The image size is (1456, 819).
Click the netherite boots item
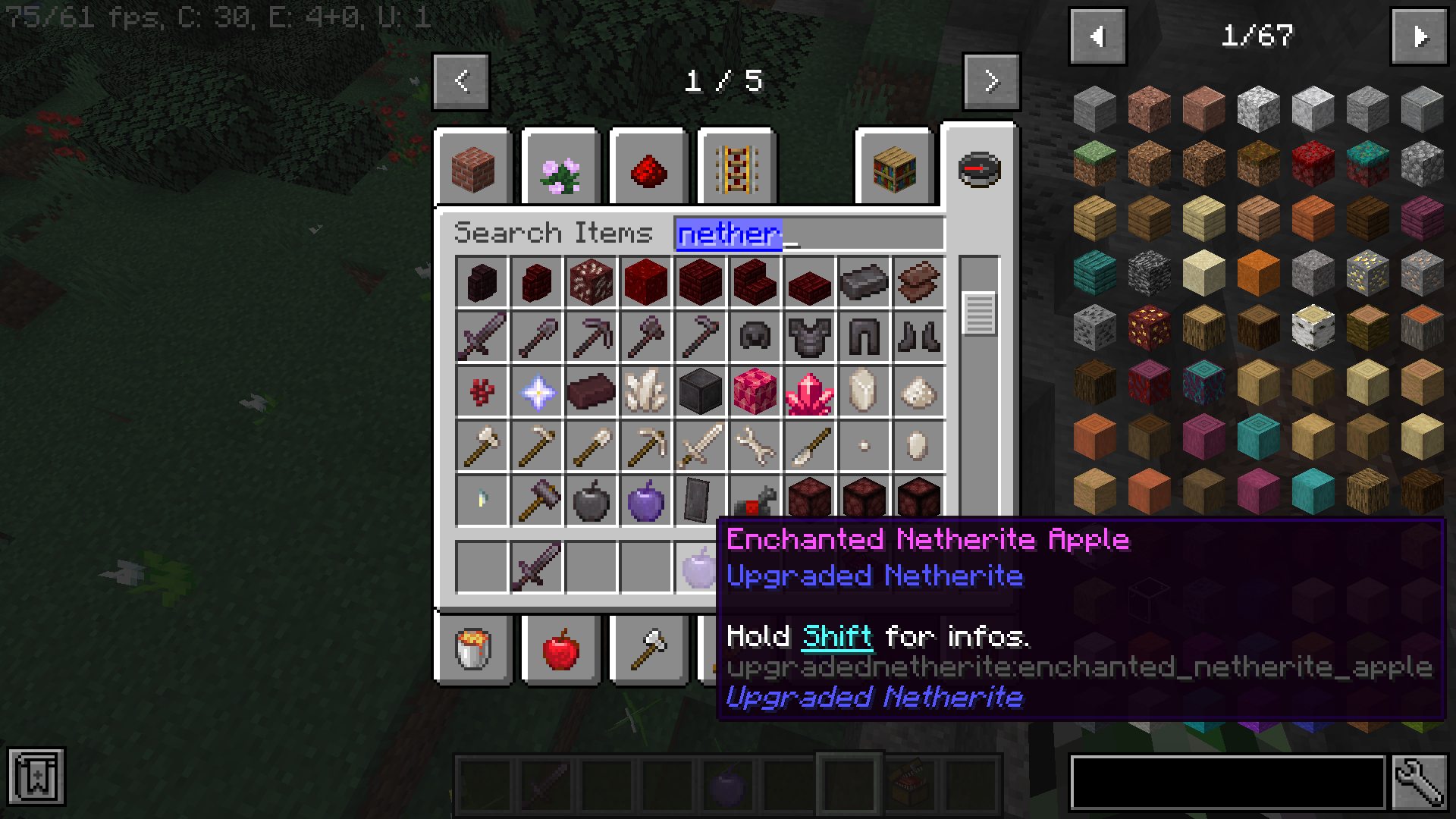click(918, 337)
